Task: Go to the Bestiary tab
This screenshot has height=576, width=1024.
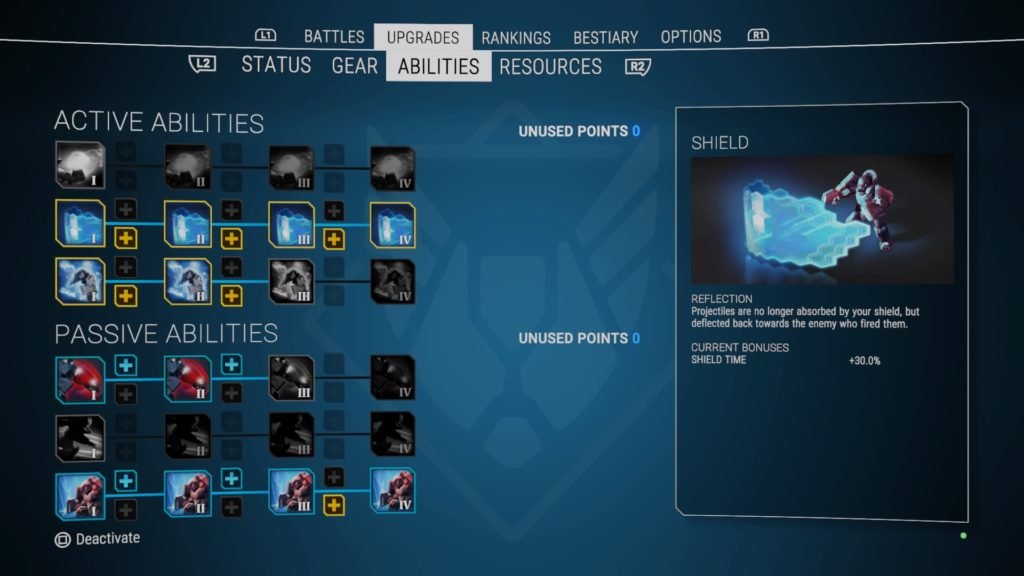Action: [x=605, y=38]
